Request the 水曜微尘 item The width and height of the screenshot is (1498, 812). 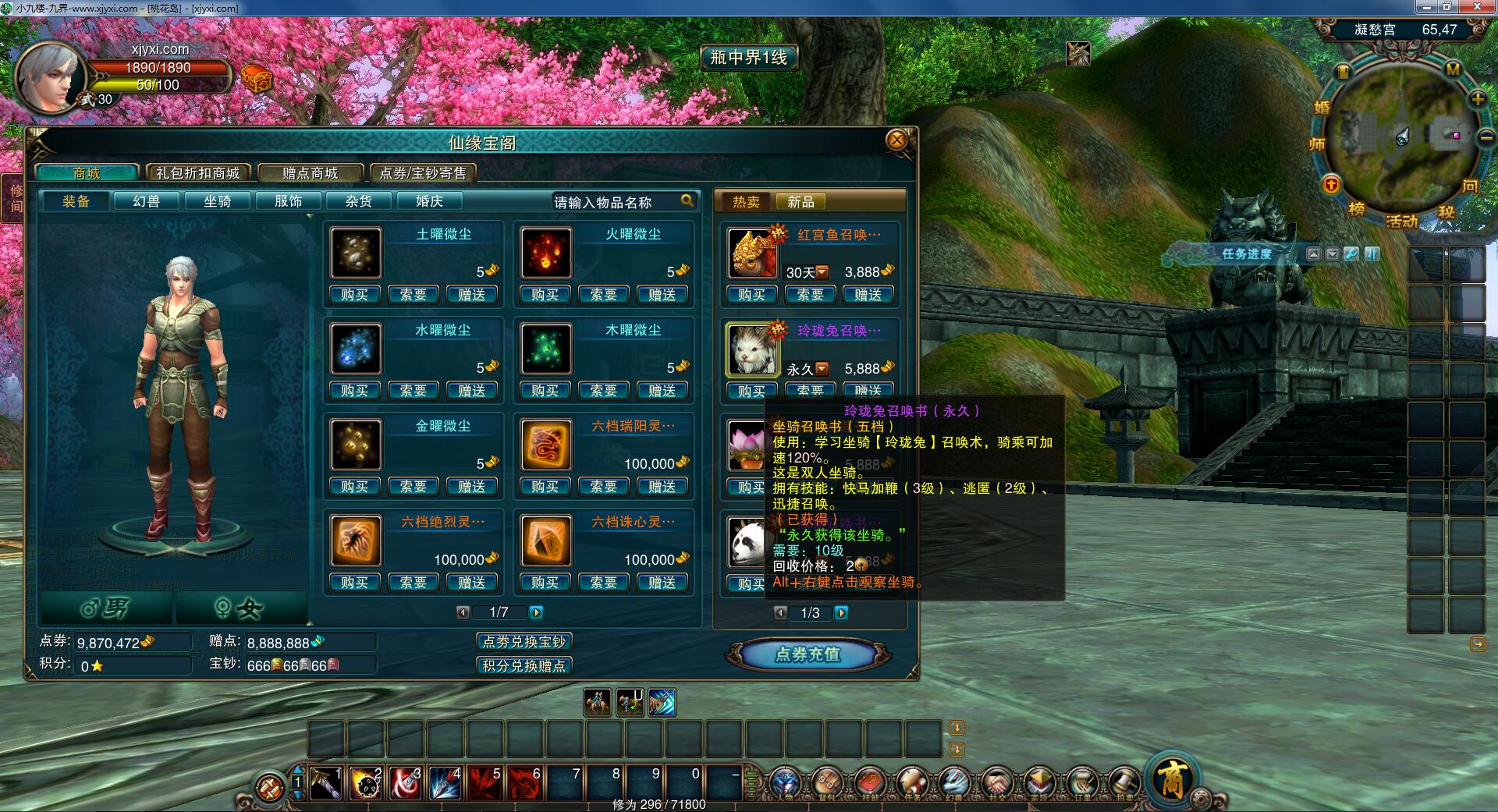coord(414,391)
